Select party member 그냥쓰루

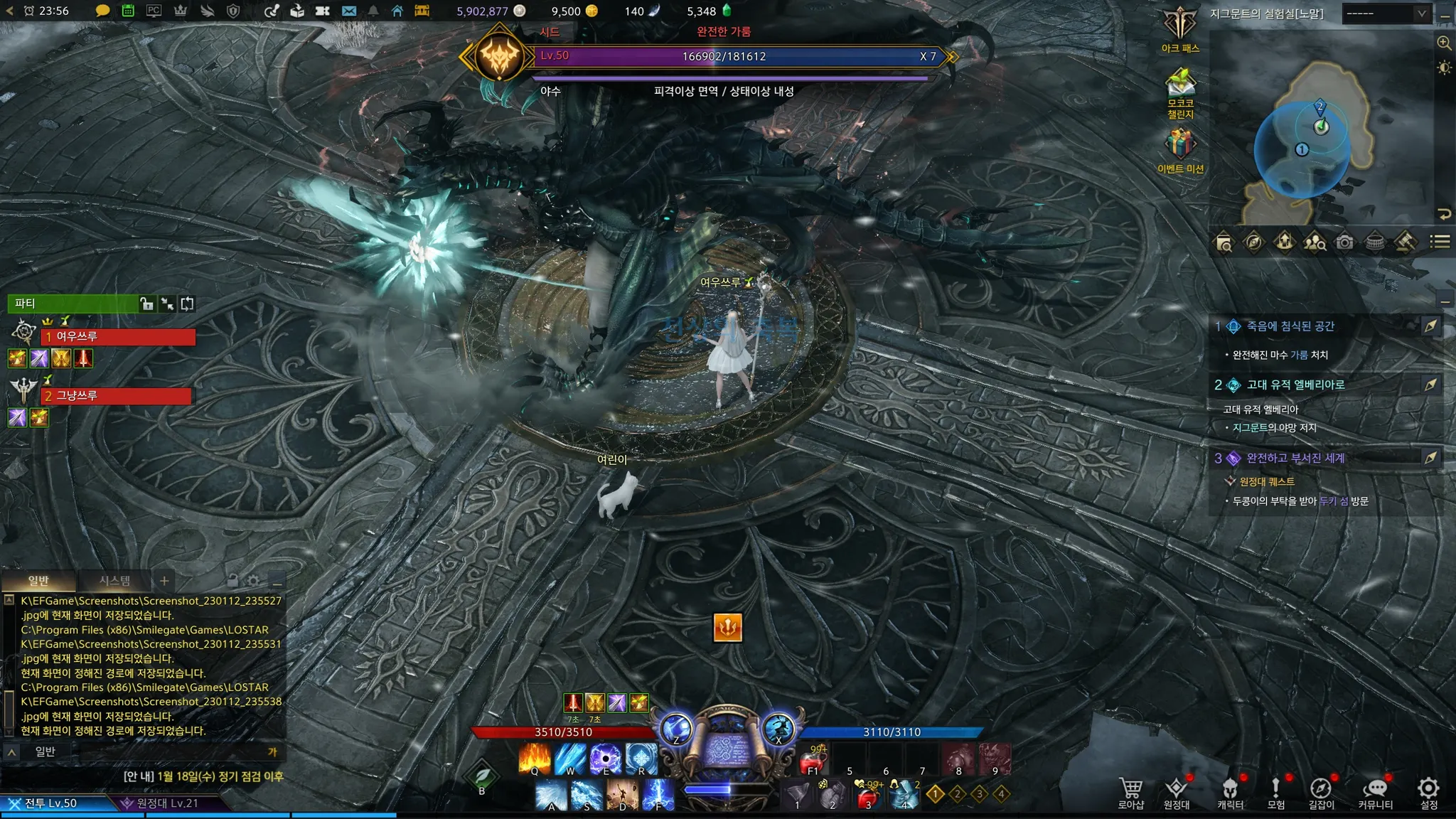click(x=117, y=396)
